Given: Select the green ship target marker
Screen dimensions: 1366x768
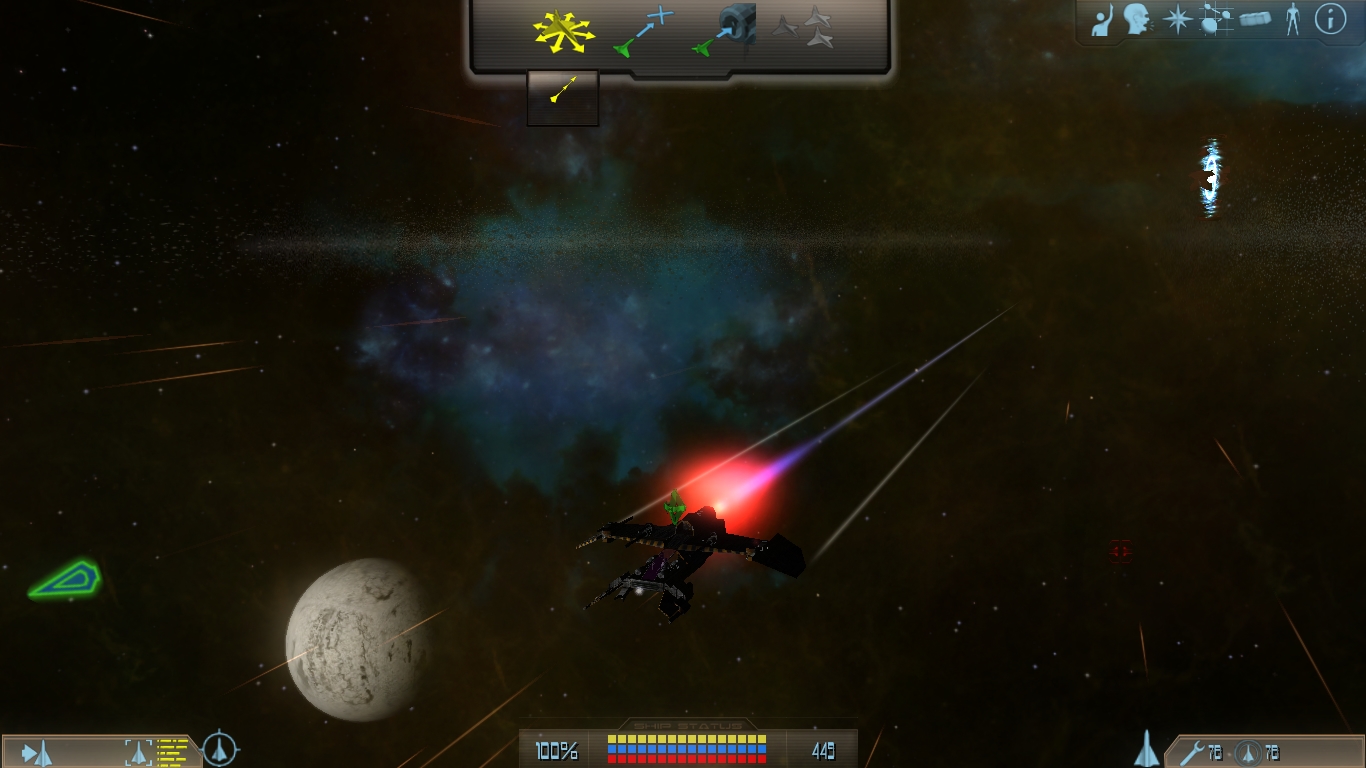Looking at the screenshot, I should coord(65,579).
